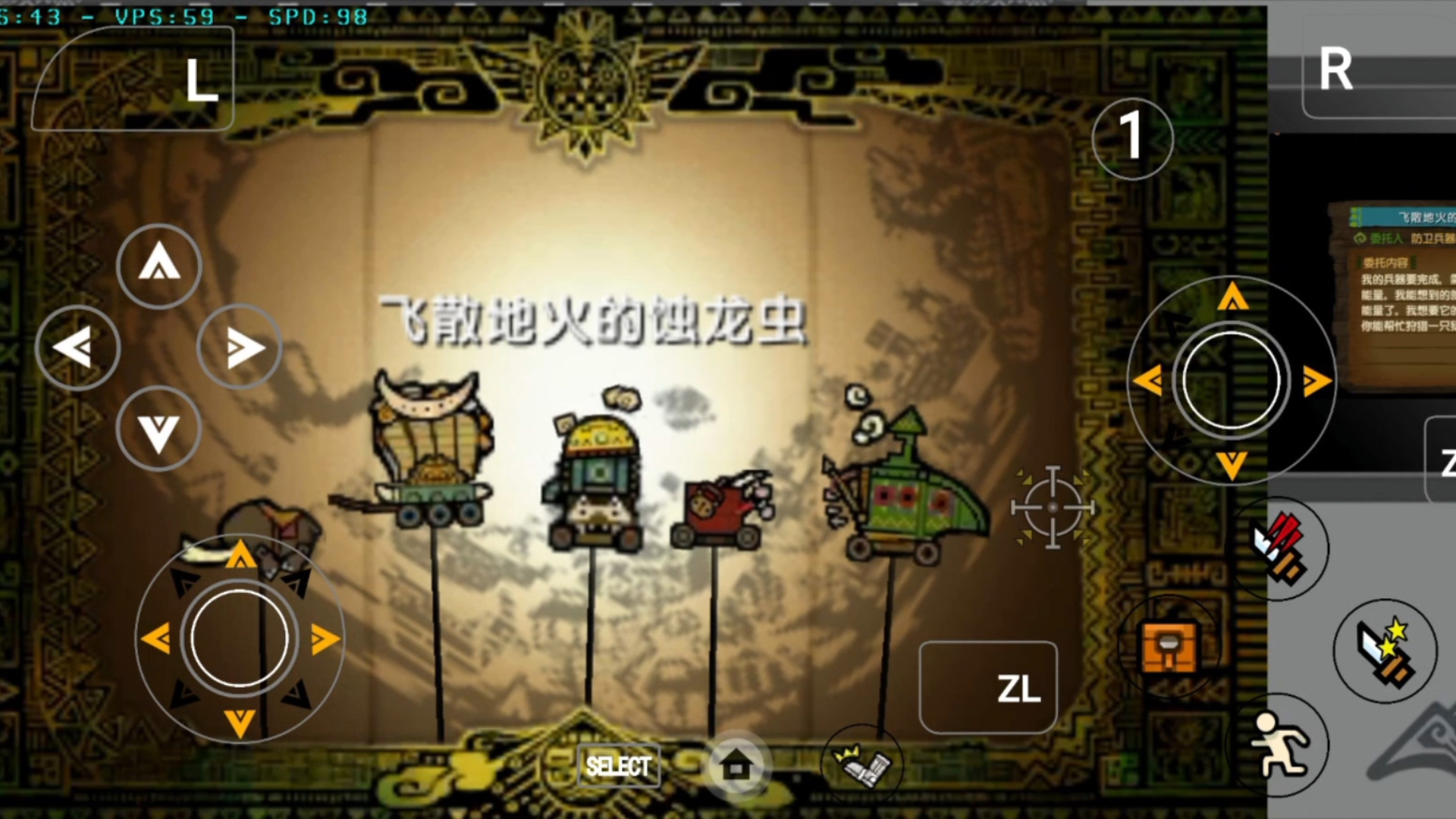Click the SELECT button

(618, 766)
